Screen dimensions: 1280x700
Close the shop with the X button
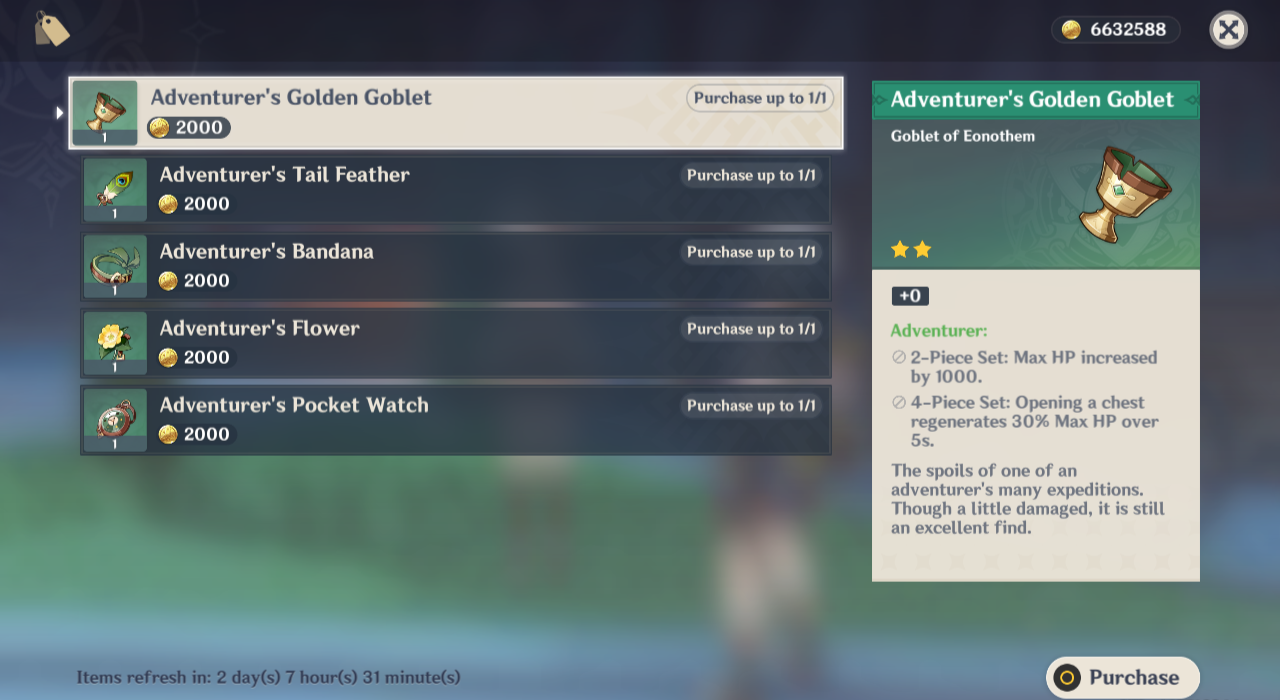(1228, 30)
